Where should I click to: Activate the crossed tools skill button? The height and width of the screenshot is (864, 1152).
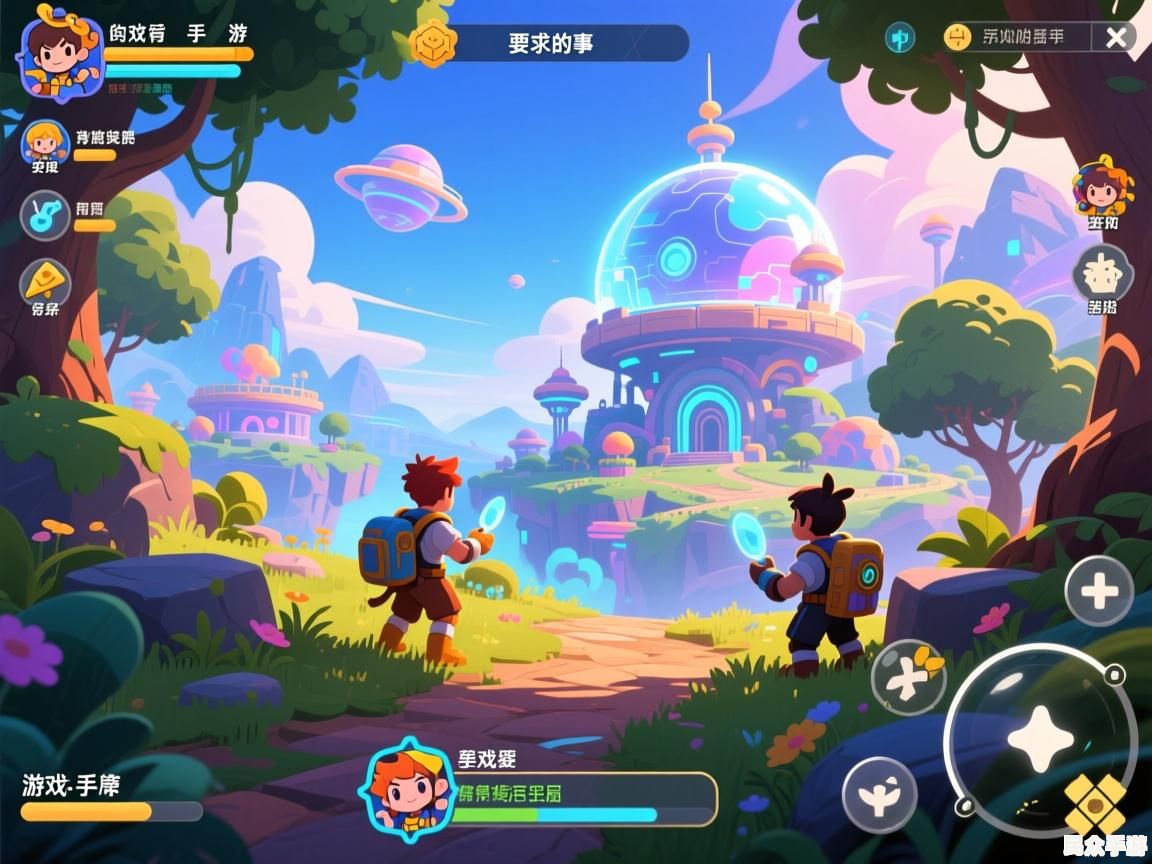pos(908,677)
